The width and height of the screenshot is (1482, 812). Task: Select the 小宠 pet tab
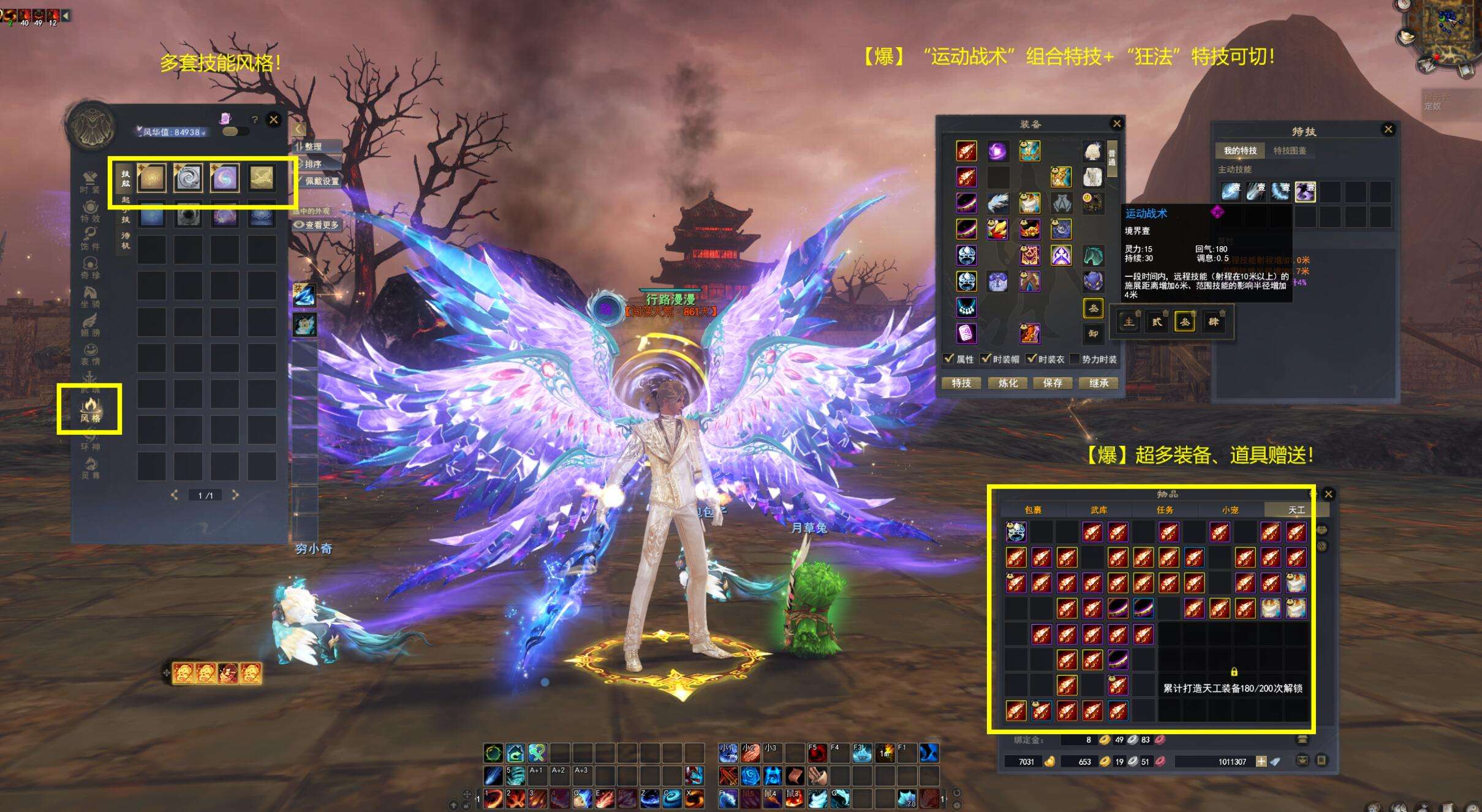1230,509
